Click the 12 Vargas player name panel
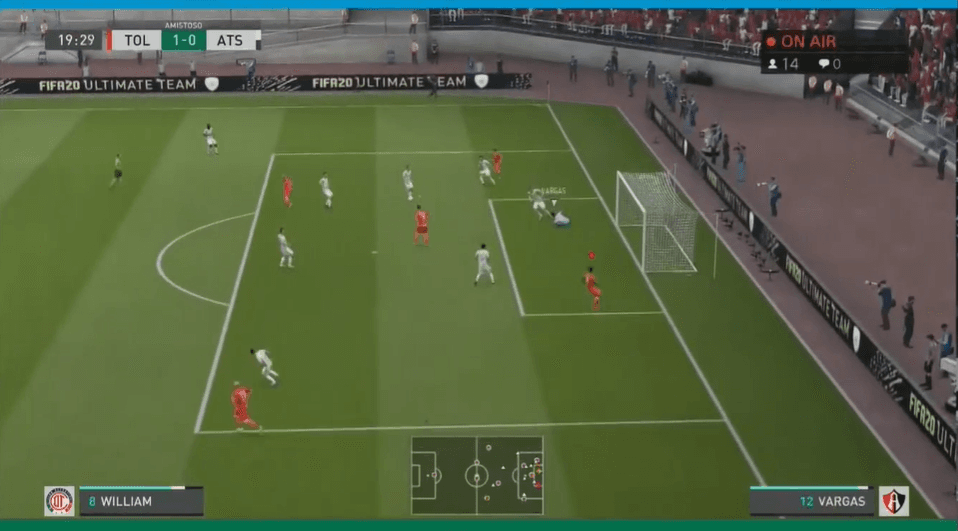 pos(811,501)
